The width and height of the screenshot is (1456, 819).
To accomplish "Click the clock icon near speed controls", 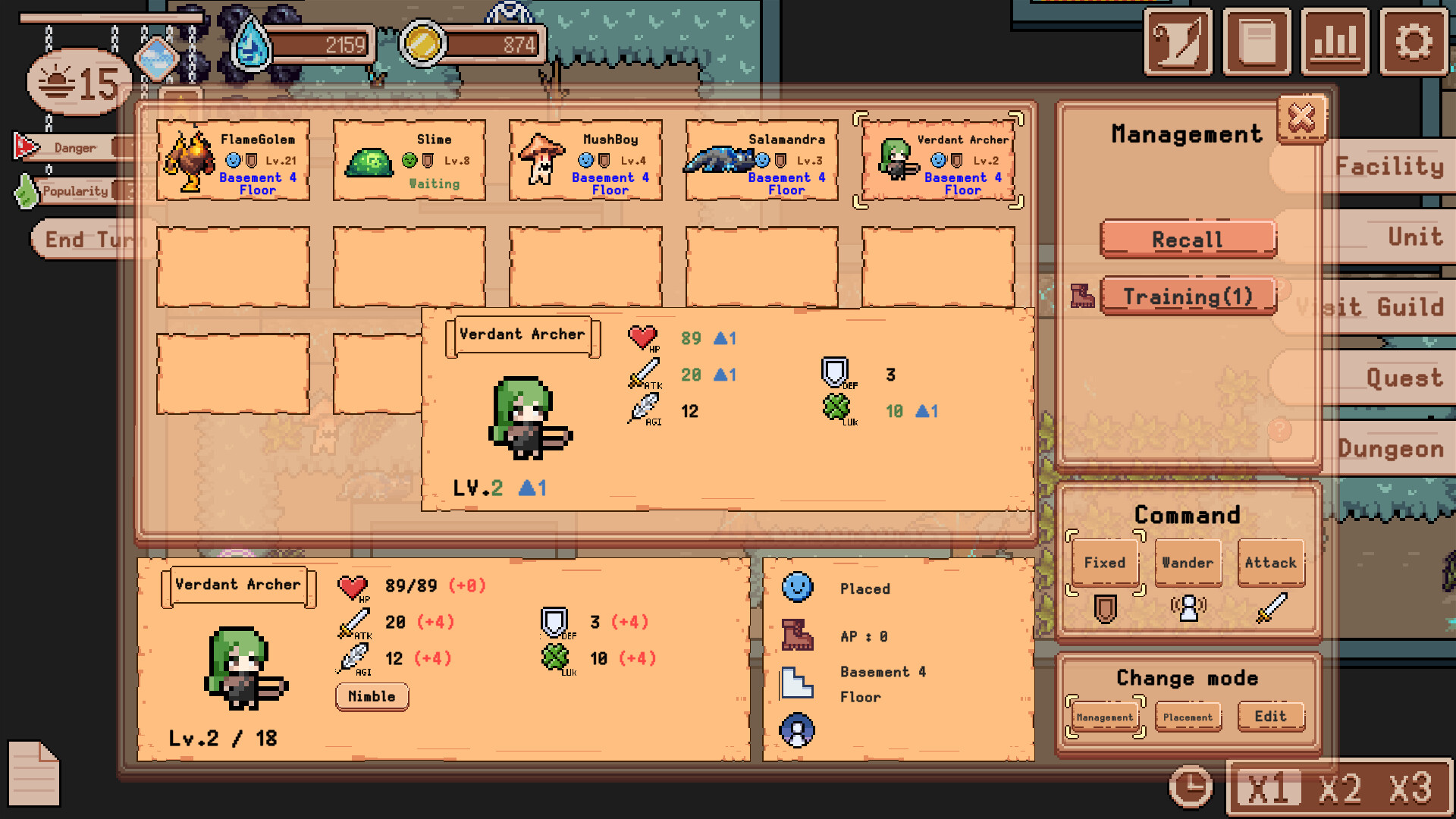I will [1189, 786].
